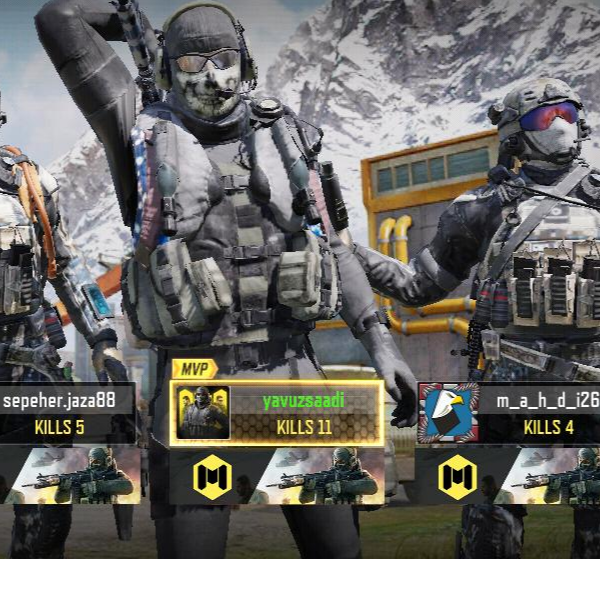Open MVP yavuzsaadi's player name card
The height and width of the screenshot is (600, 600).
[305, 413]
